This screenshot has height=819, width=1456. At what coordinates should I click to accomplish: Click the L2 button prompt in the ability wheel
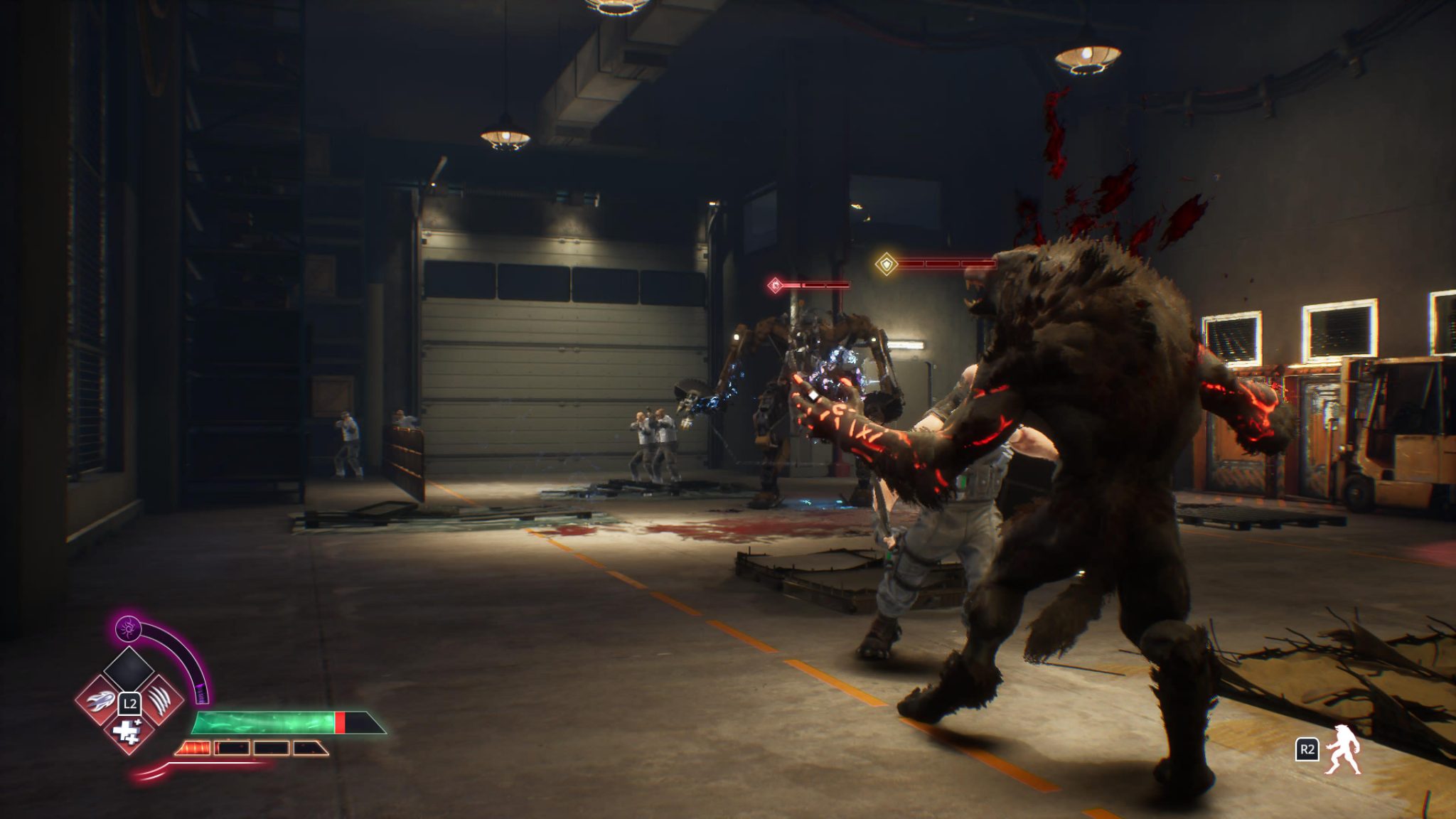130,705
